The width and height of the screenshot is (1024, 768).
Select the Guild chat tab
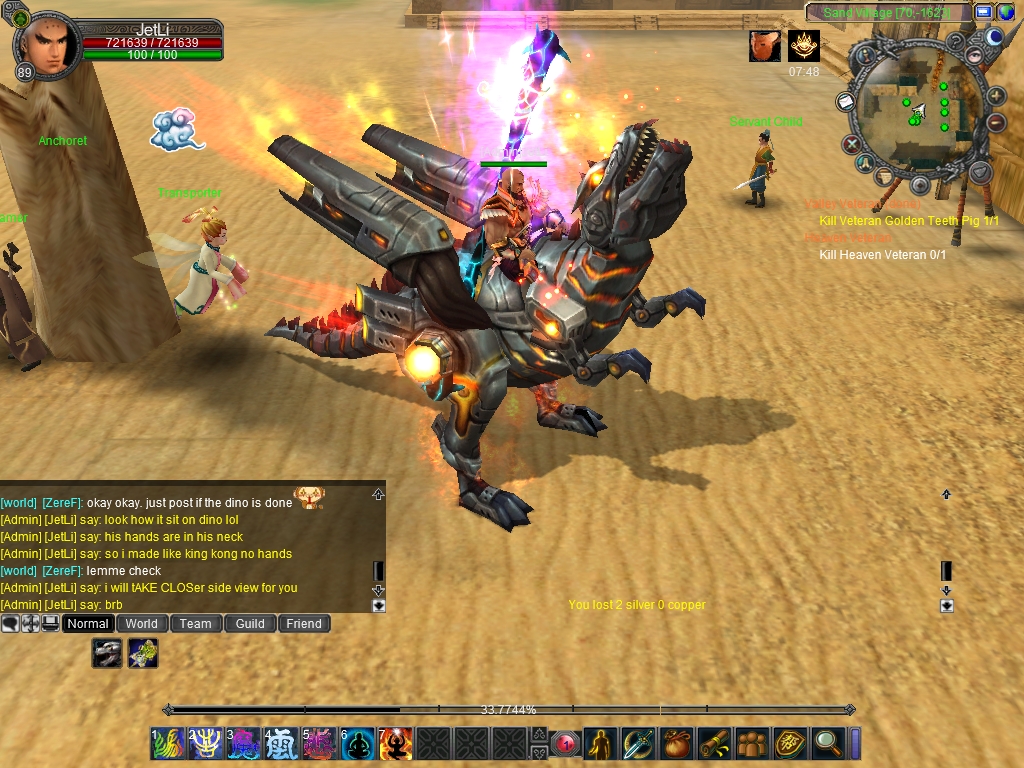pos(250,623)
